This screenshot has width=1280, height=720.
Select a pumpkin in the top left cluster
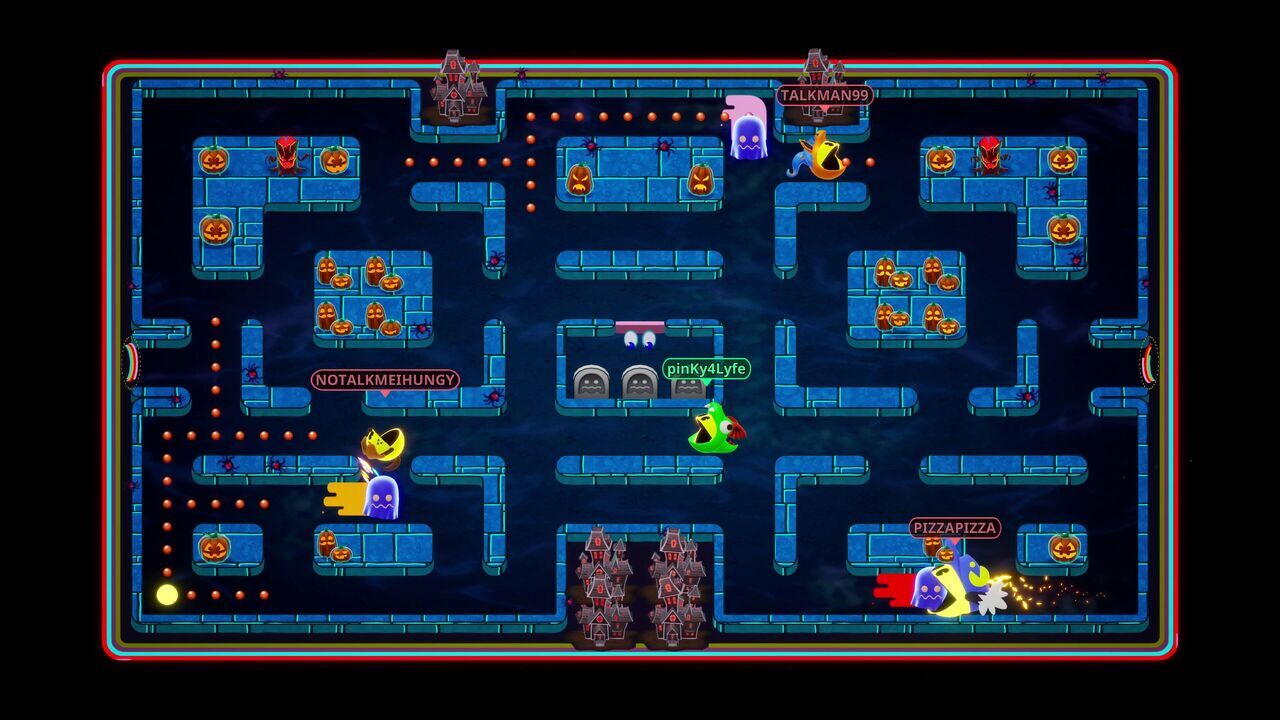pyautogui.click(x=215, y=158)
